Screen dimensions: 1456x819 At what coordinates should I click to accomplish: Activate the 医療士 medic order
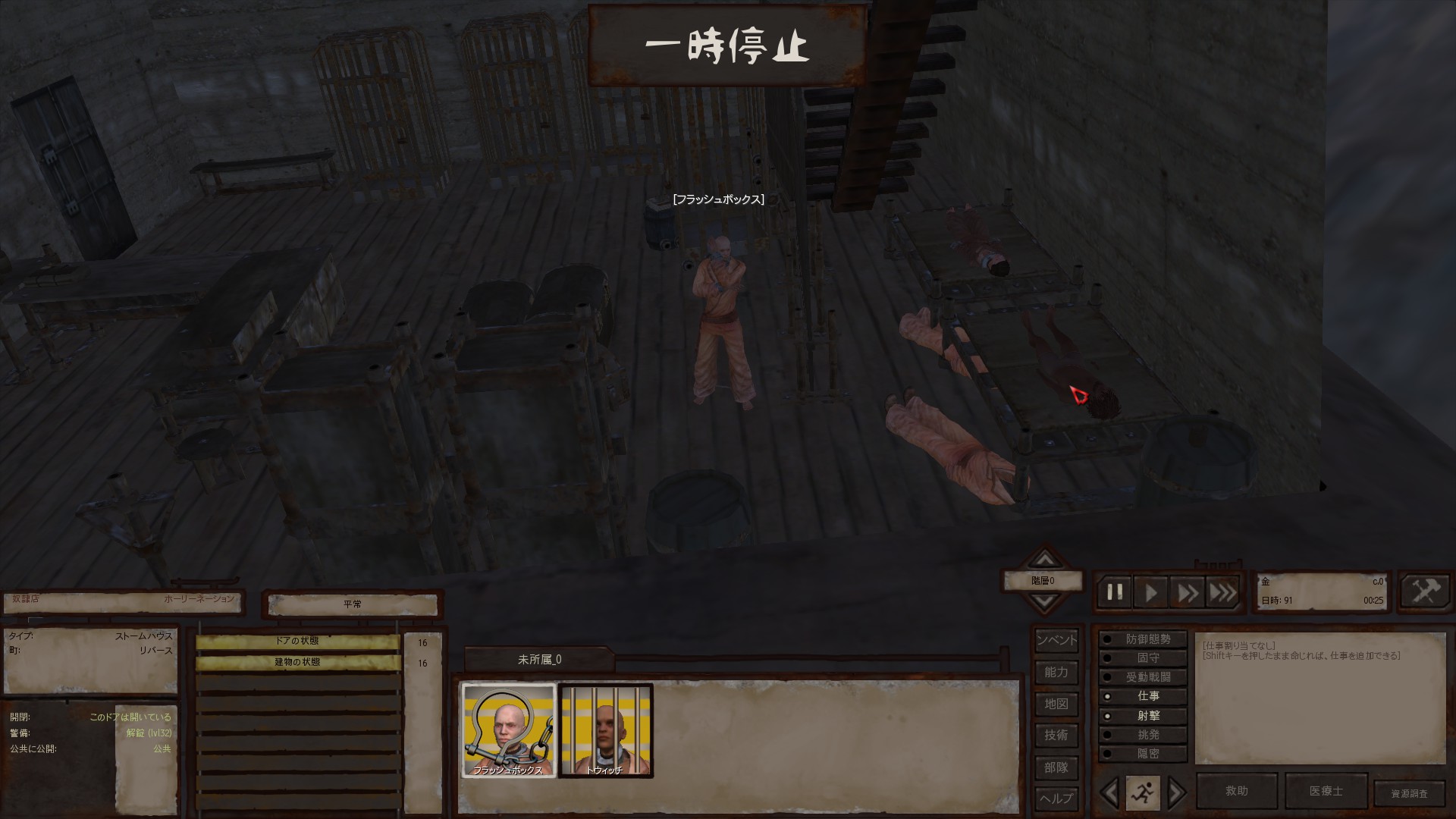tap(1326, 791)
